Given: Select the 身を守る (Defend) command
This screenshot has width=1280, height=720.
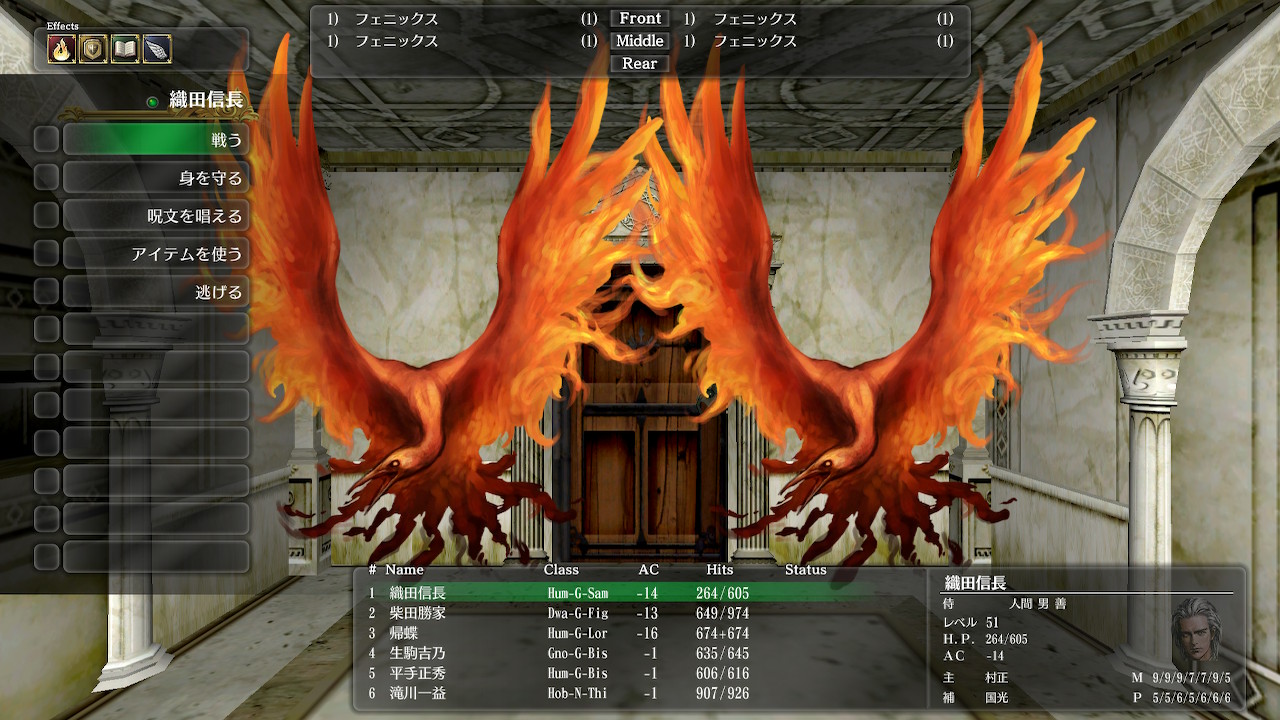Looking at the screenshot, I should click(x=156, y=177).
